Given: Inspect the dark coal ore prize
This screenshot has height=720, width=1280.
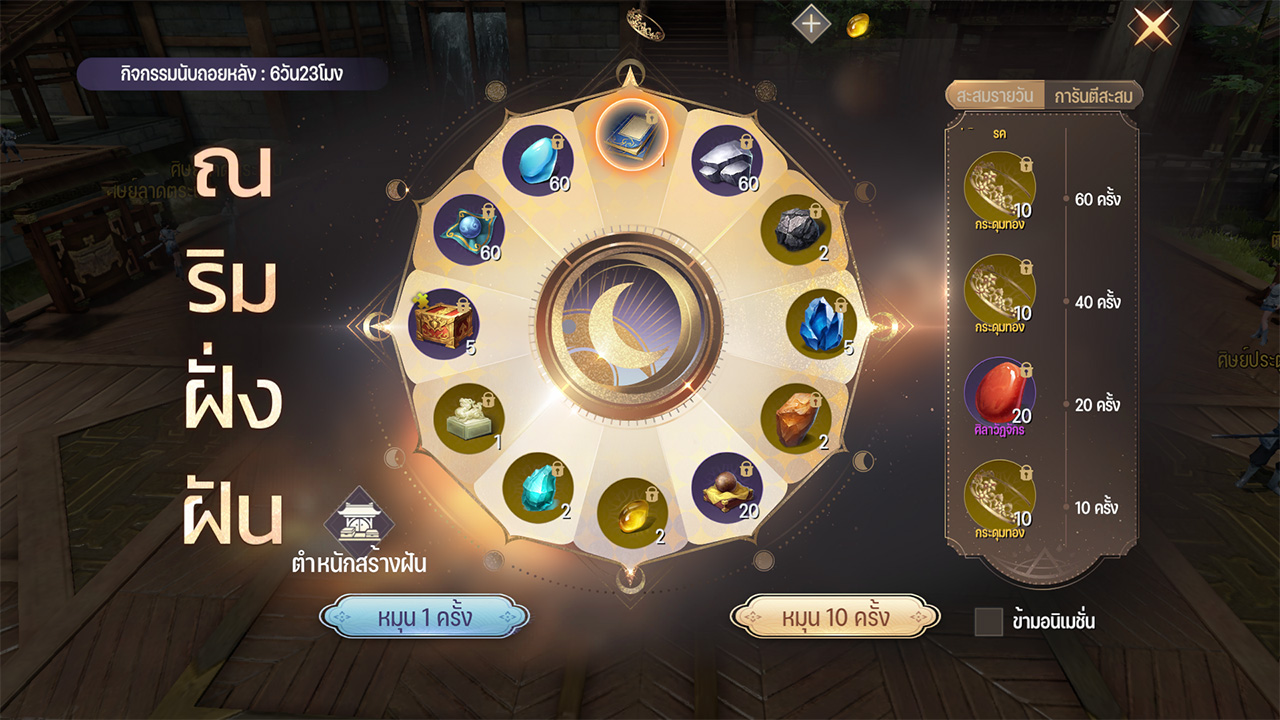Looking at the screenshot, I should pyautogui.click(x=797, y=229).
